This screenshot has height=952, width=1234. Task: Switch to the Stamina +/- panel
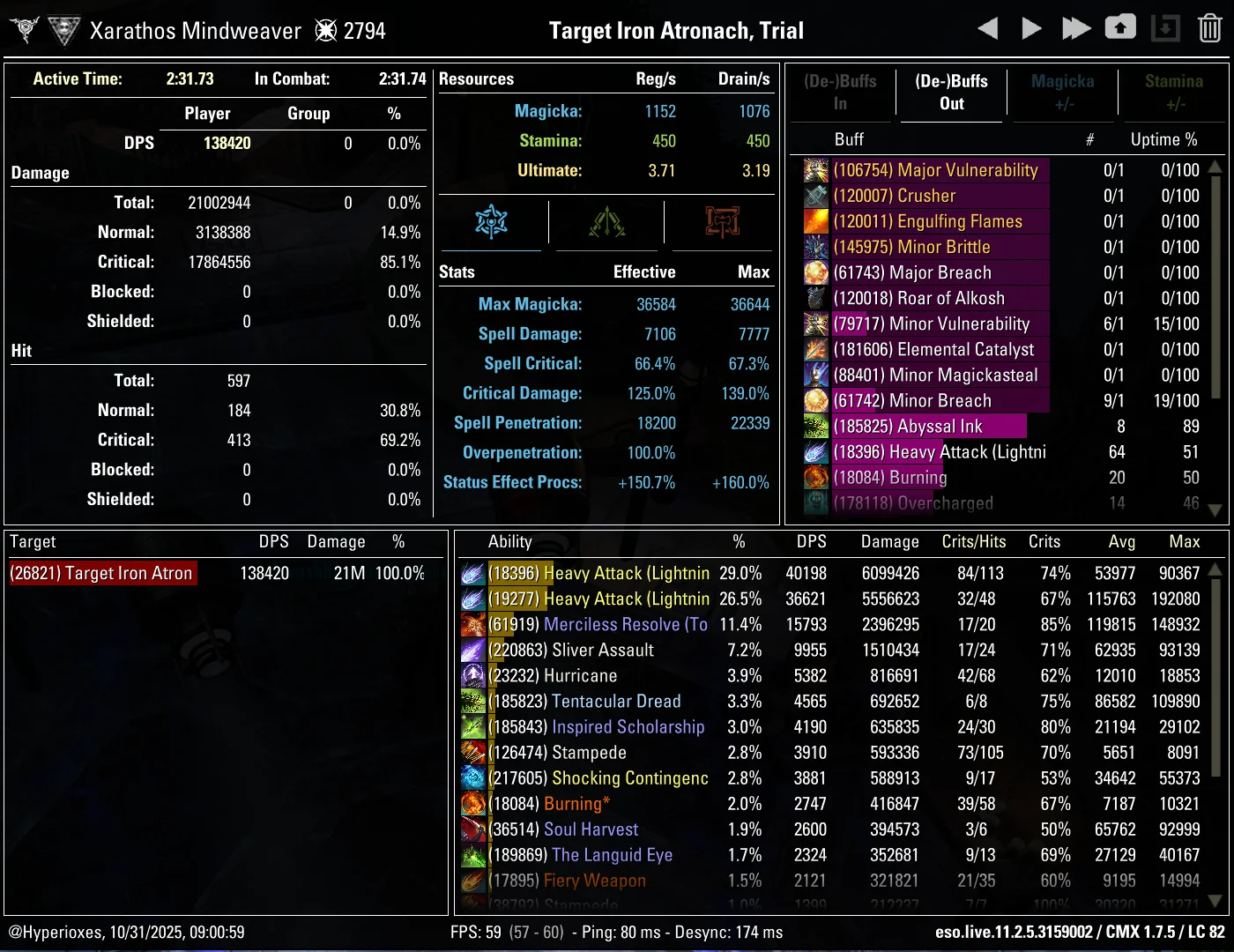(x=1174, y=93)
